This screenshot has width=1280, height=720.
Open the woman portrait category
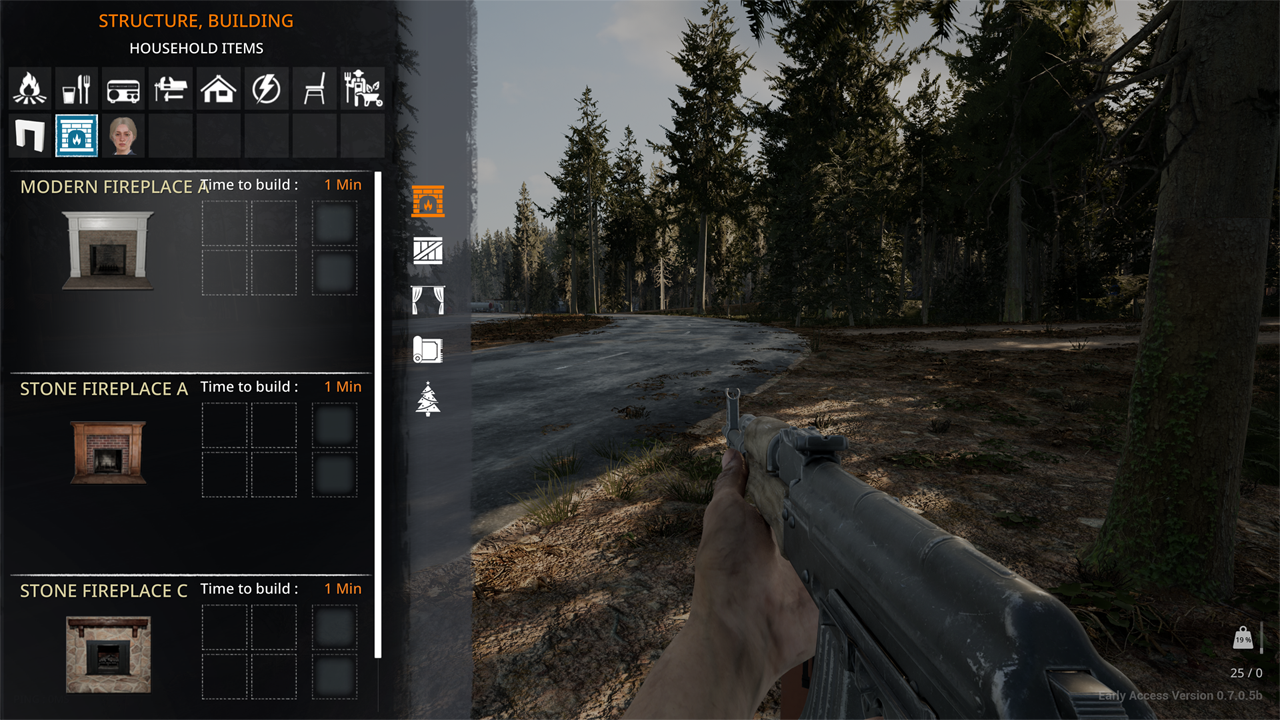125,135
